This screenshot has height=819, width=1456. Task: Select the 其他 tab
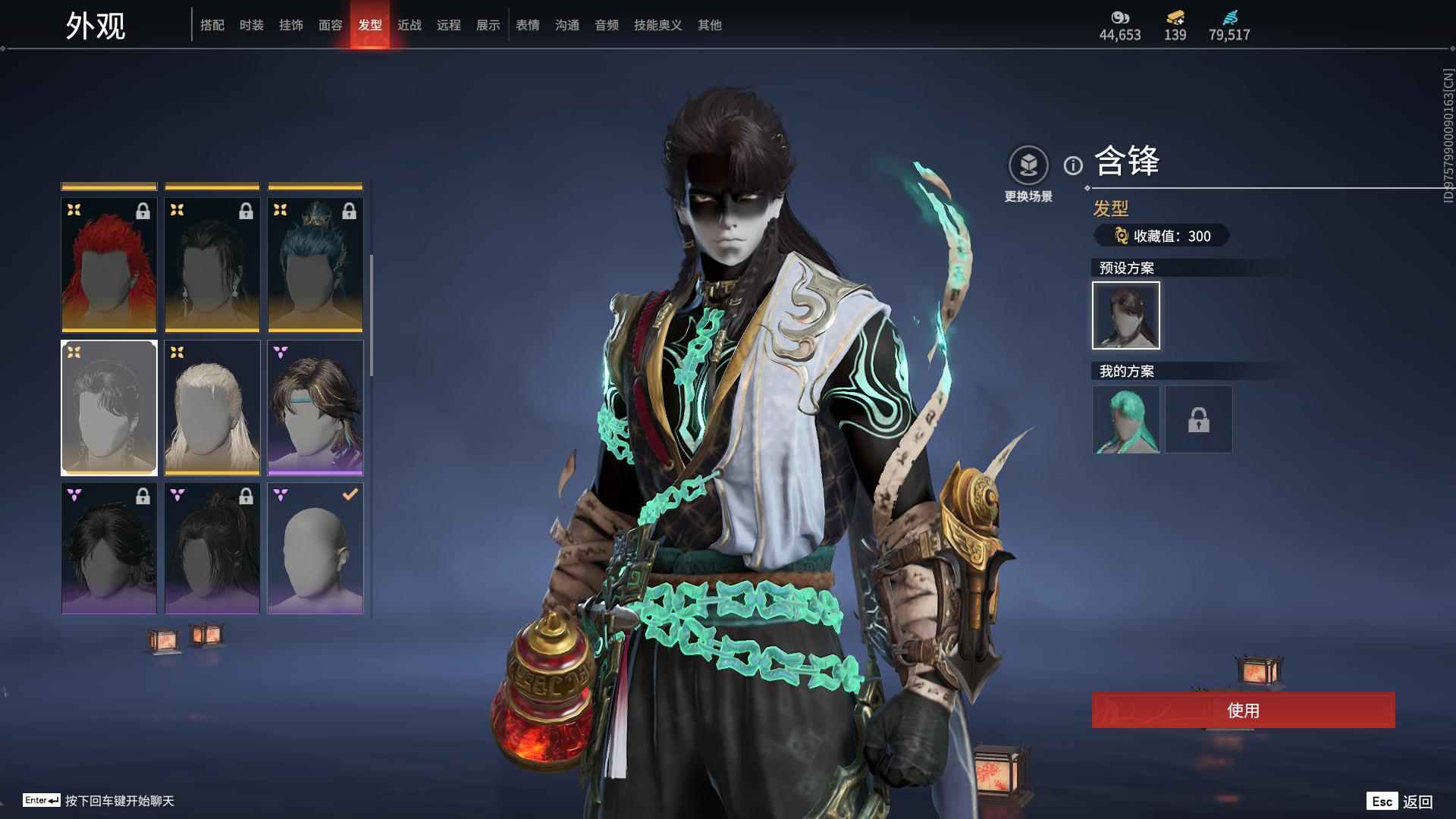point(710,25)
